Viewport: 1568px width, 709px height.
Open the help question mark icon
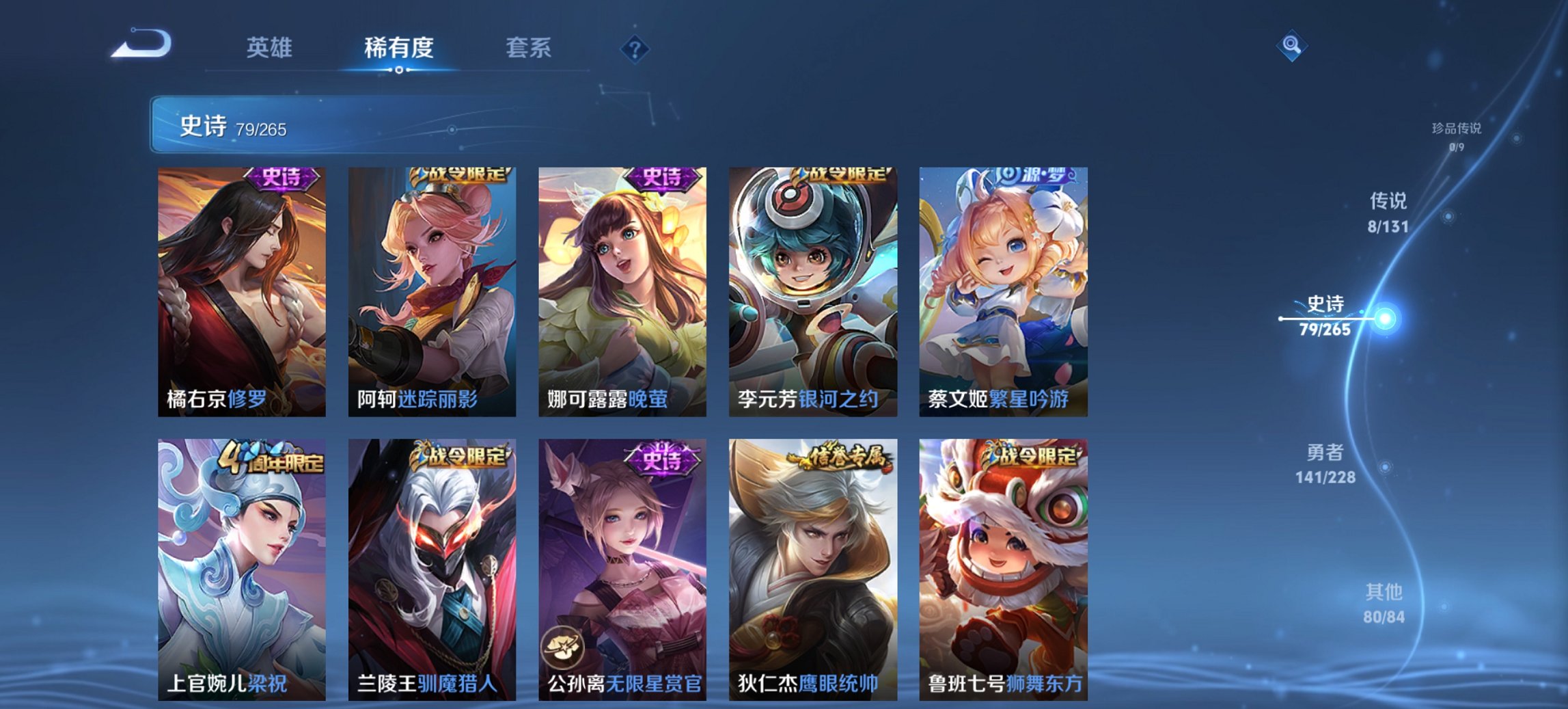pos(635,48)
